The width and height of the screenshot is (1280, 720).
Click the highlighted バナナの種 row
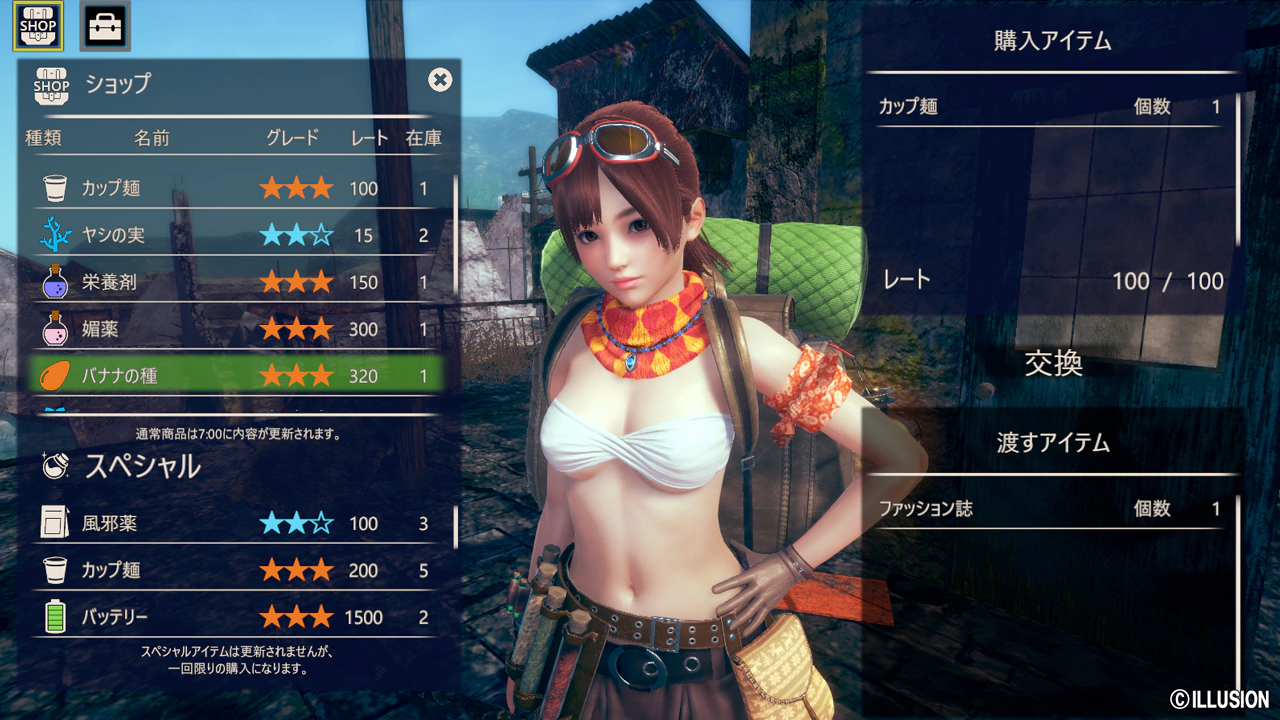point(236,376)
